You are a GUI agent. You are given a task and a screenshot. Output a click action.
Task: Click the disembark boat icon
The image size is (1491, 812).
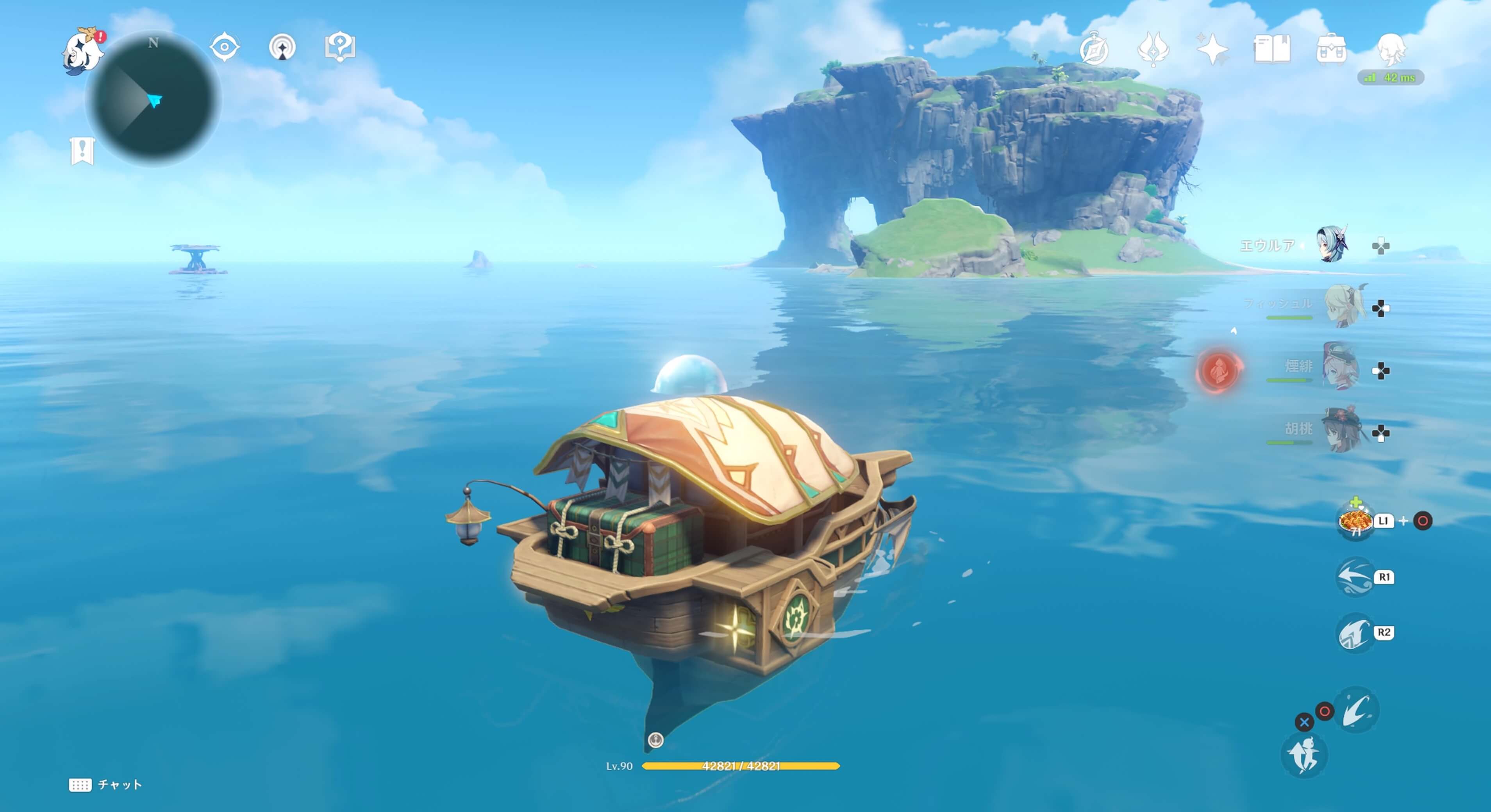tap(1304, 755)
